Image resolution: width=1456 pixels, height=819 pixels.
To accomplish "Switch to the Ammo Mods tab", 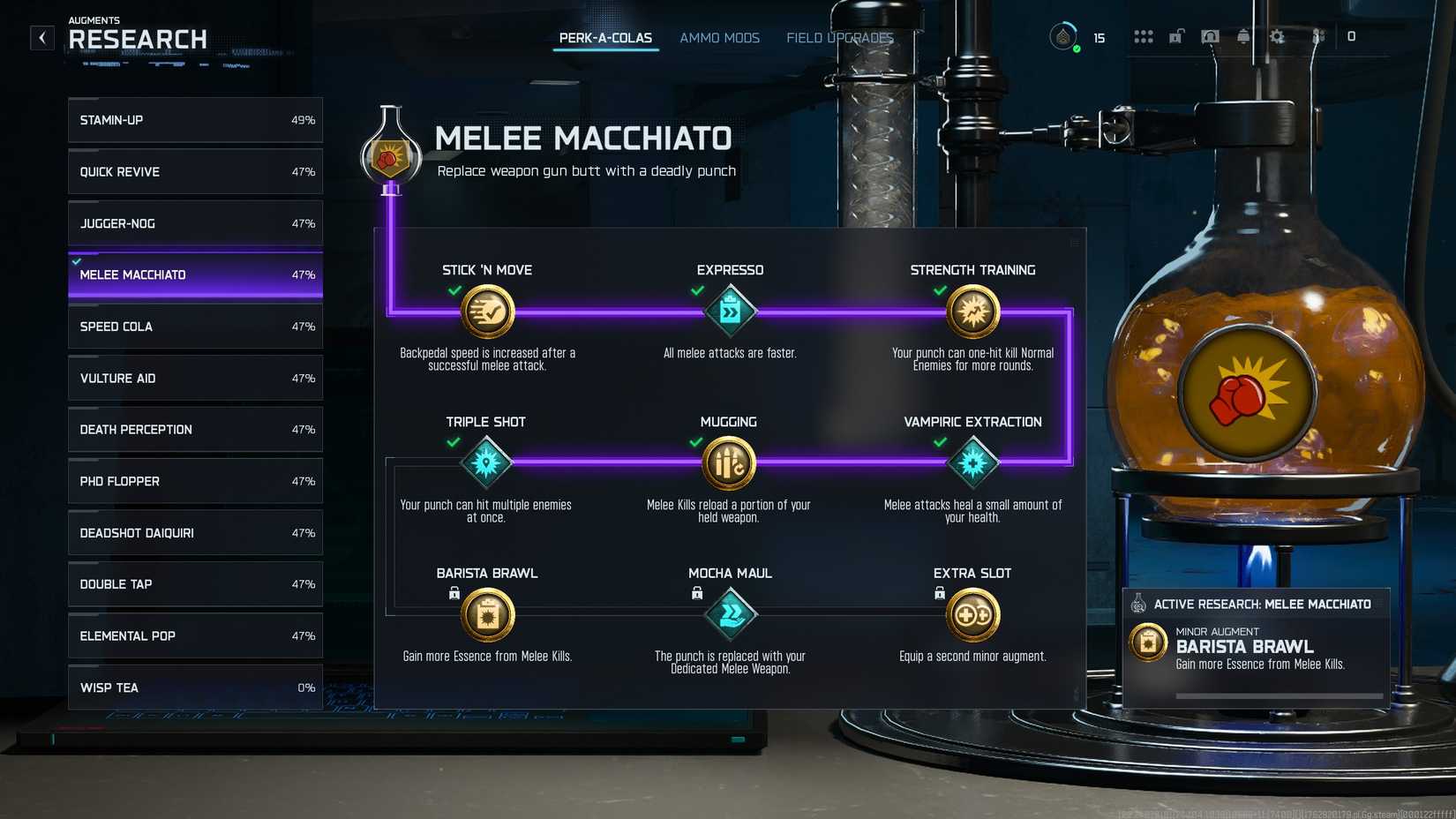I will pos(719,38).
